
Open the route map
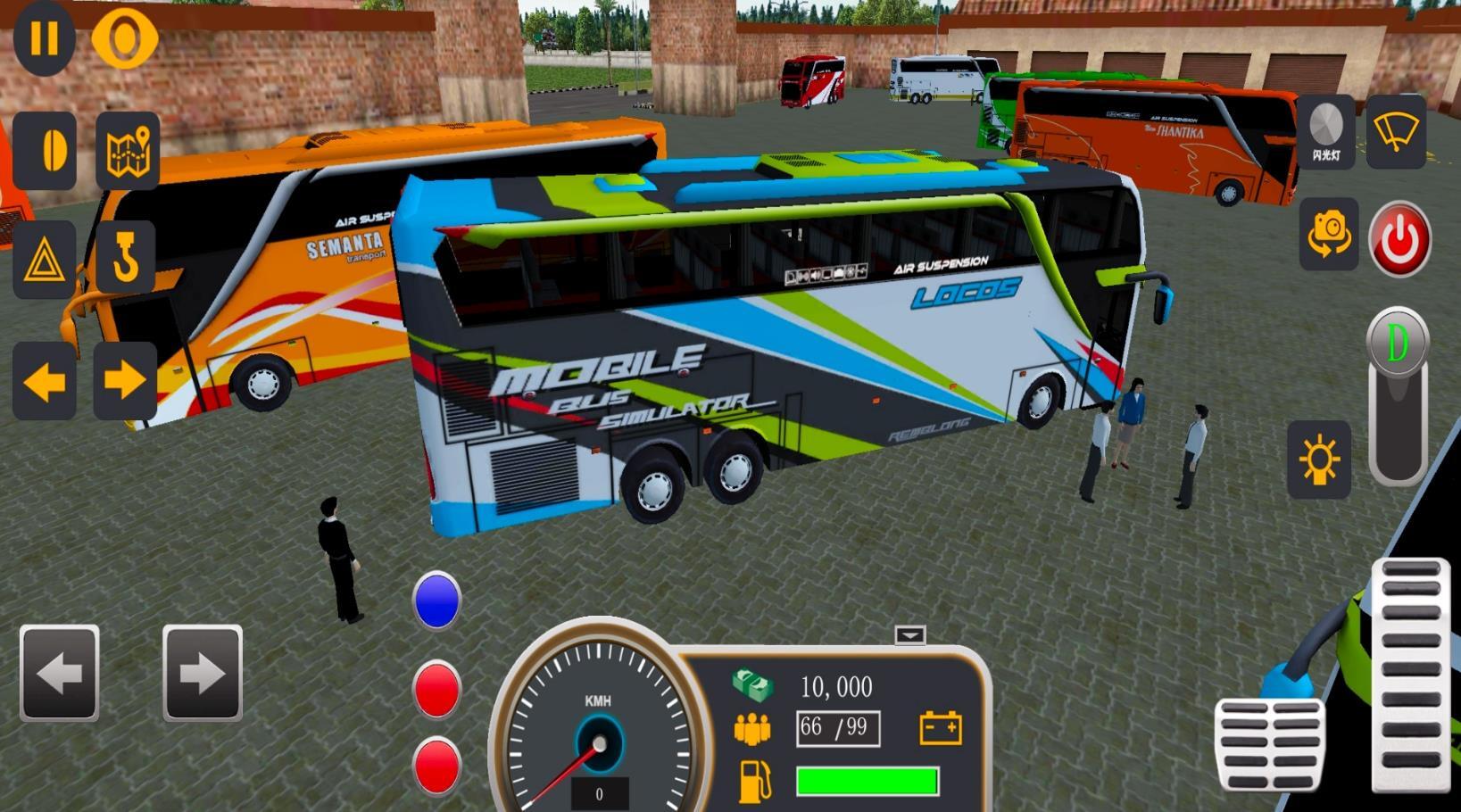coord(128,151)
